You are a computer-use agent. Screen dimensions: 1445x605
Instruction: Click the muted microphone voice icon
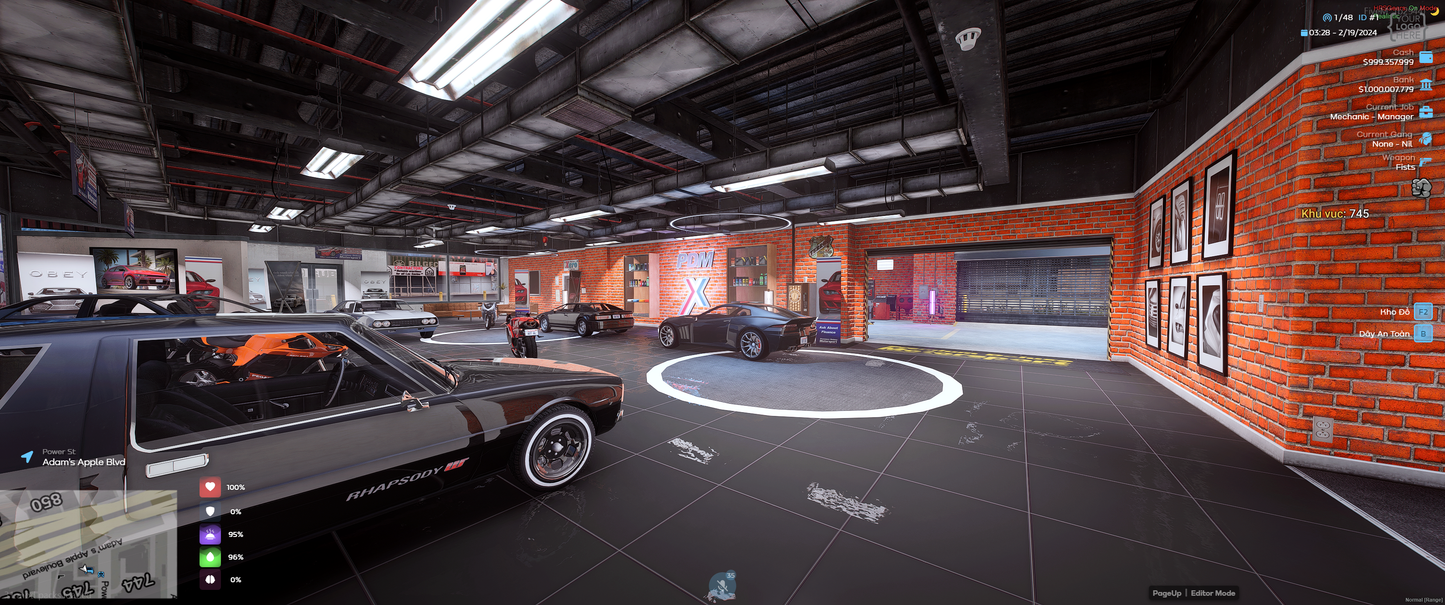click(x=721, y=587)
